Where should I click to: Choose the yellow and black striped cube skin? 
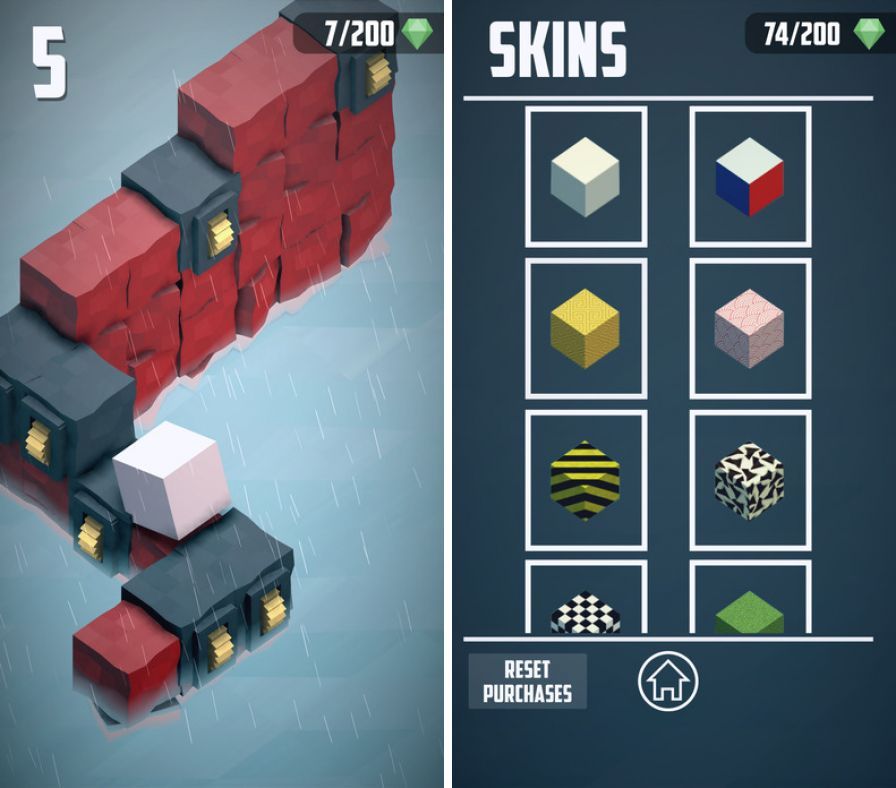[x=585, y=480]
